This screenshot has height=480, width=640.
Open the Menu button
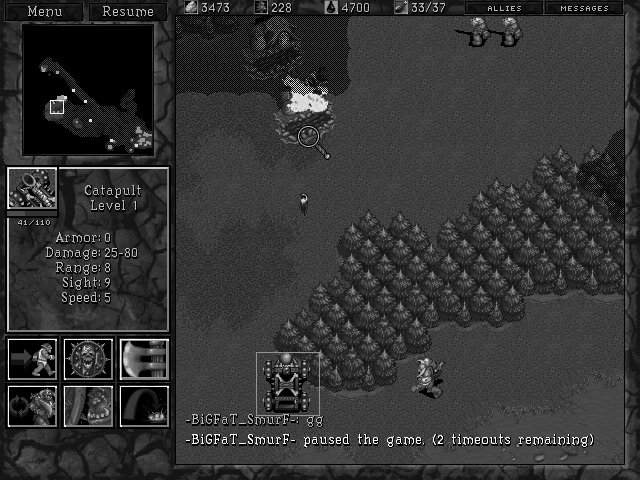point(44,11)
